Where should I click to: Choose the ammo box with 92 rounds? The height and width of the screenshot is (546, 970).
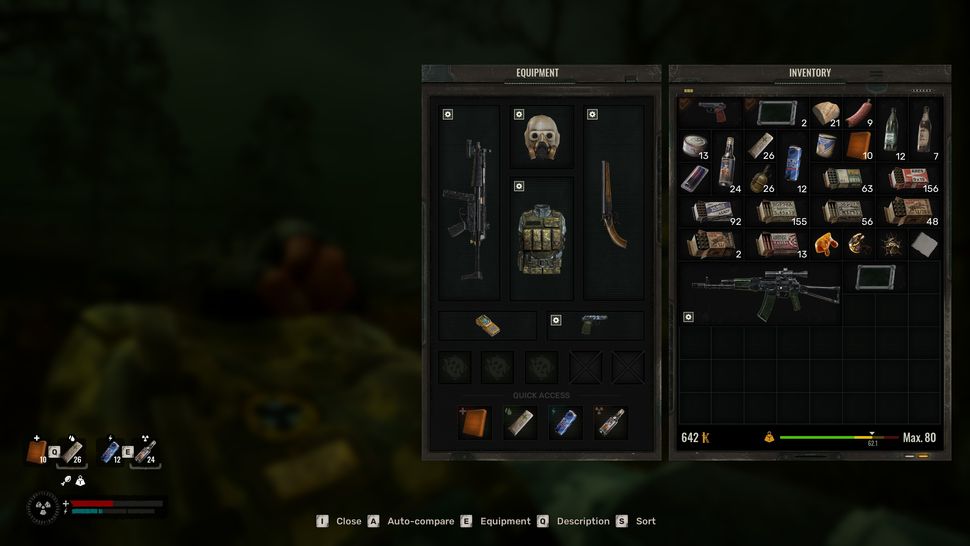(712, 213)
